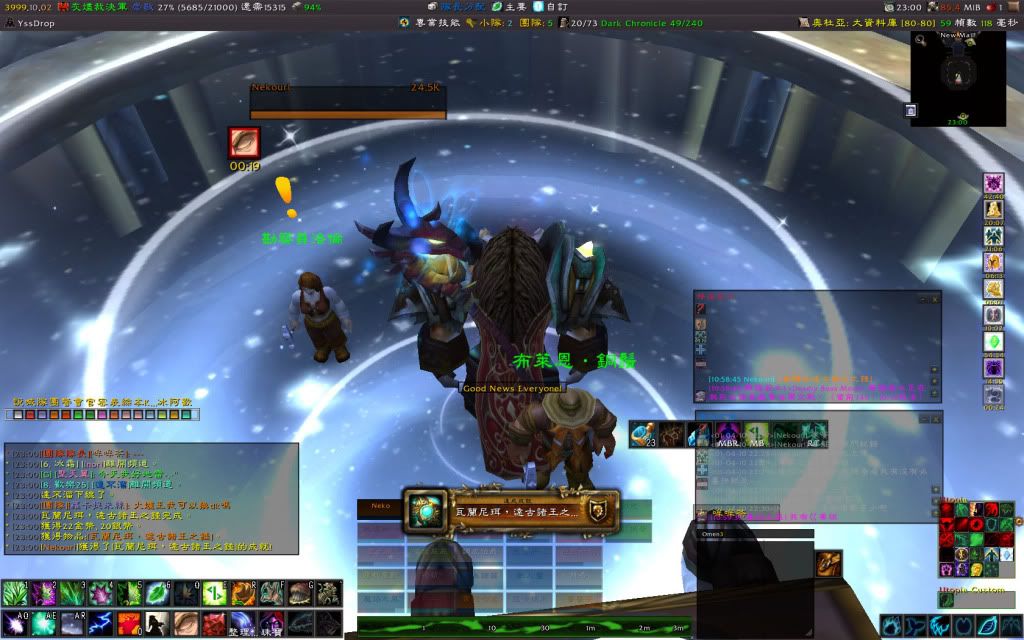Viewport: 1024px width, 640px height.
Task: Click the white horse silhouette mount icon
Action: [x=157, y=623]
